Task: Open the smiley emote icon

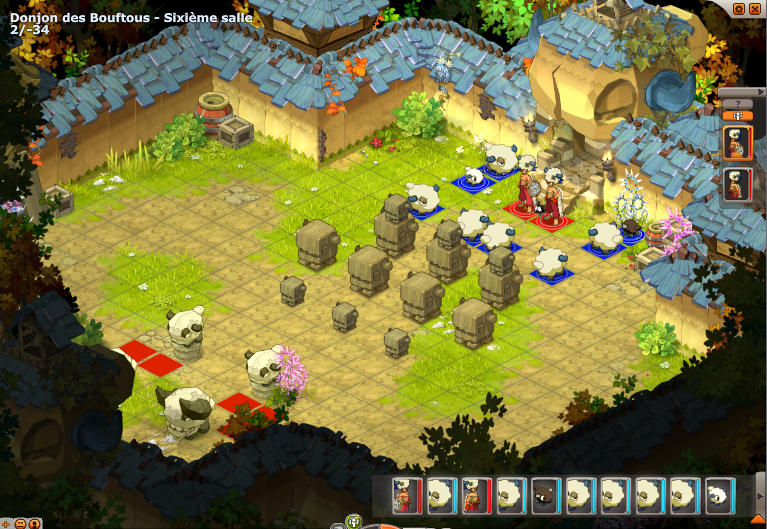Action: (x=21, y=522)
